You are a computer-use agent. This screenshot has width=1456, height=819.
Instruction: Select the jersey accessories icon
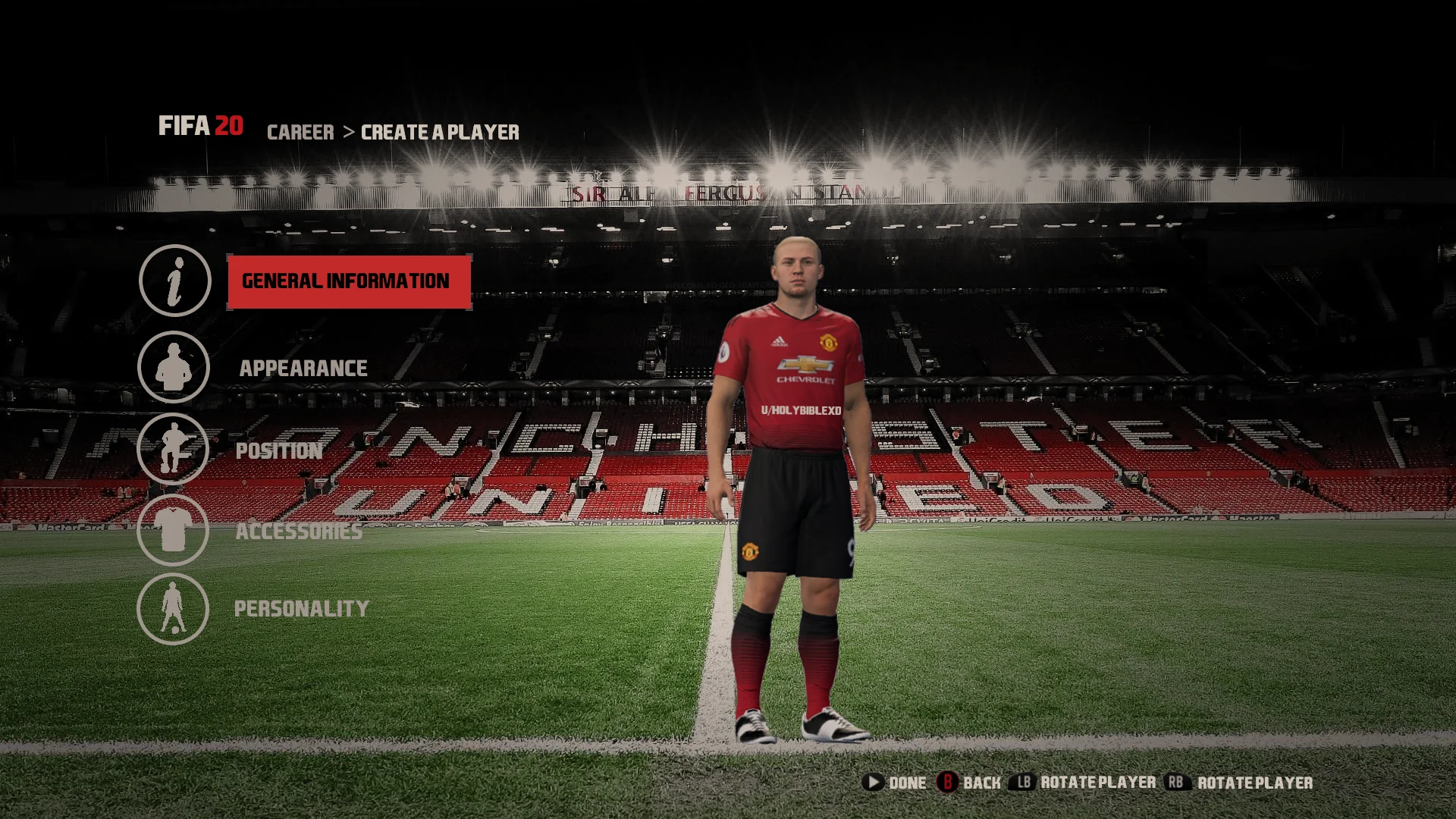[173, 529]
